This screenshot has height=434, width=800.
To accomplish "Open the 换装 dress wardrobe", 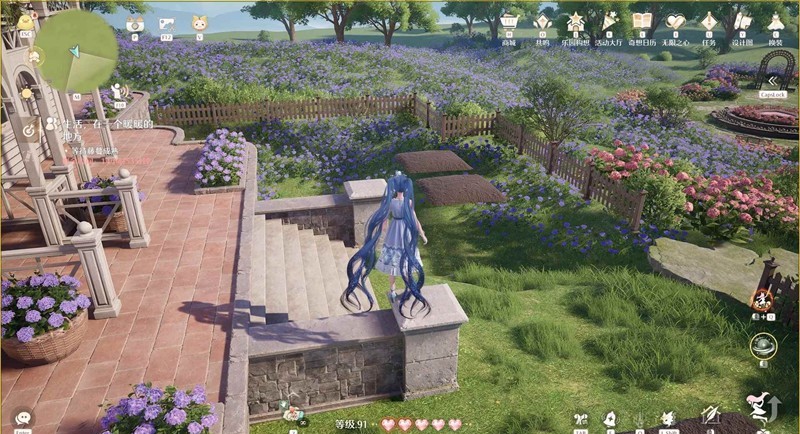I will pos(775,22).
